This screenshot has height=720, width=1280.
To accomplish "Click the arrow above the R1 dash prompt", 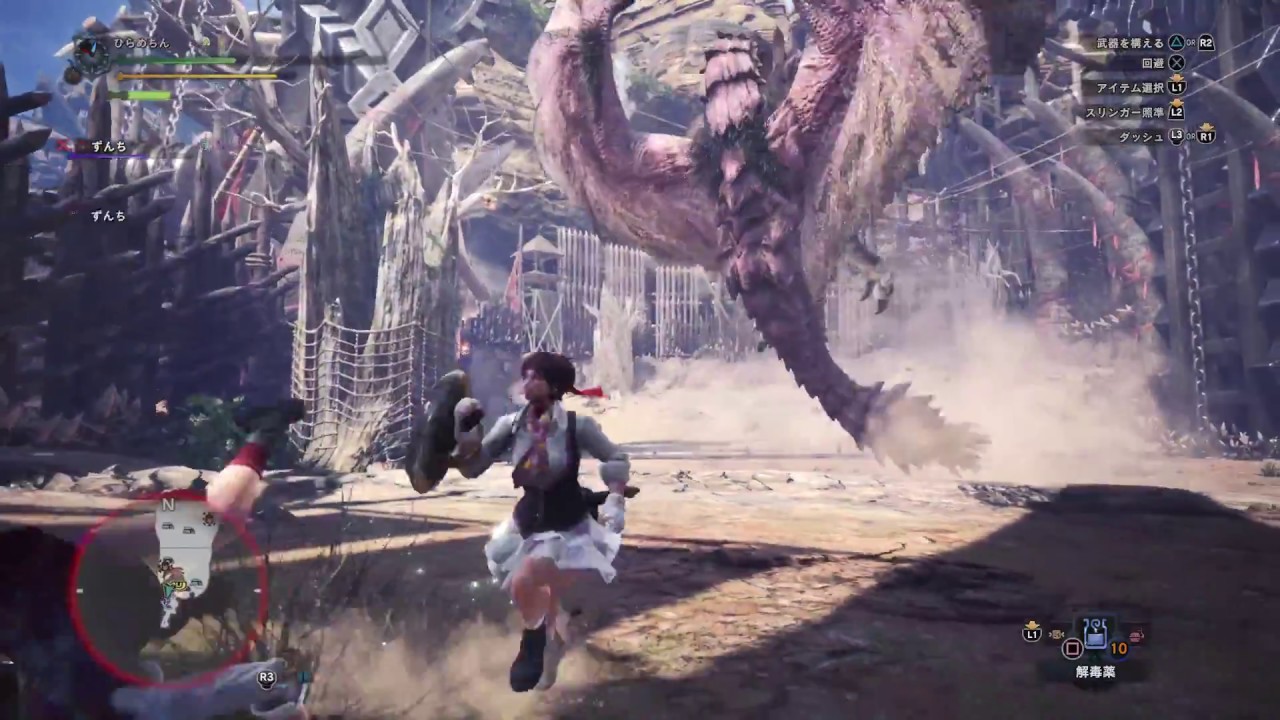I will pos(1206,127).
